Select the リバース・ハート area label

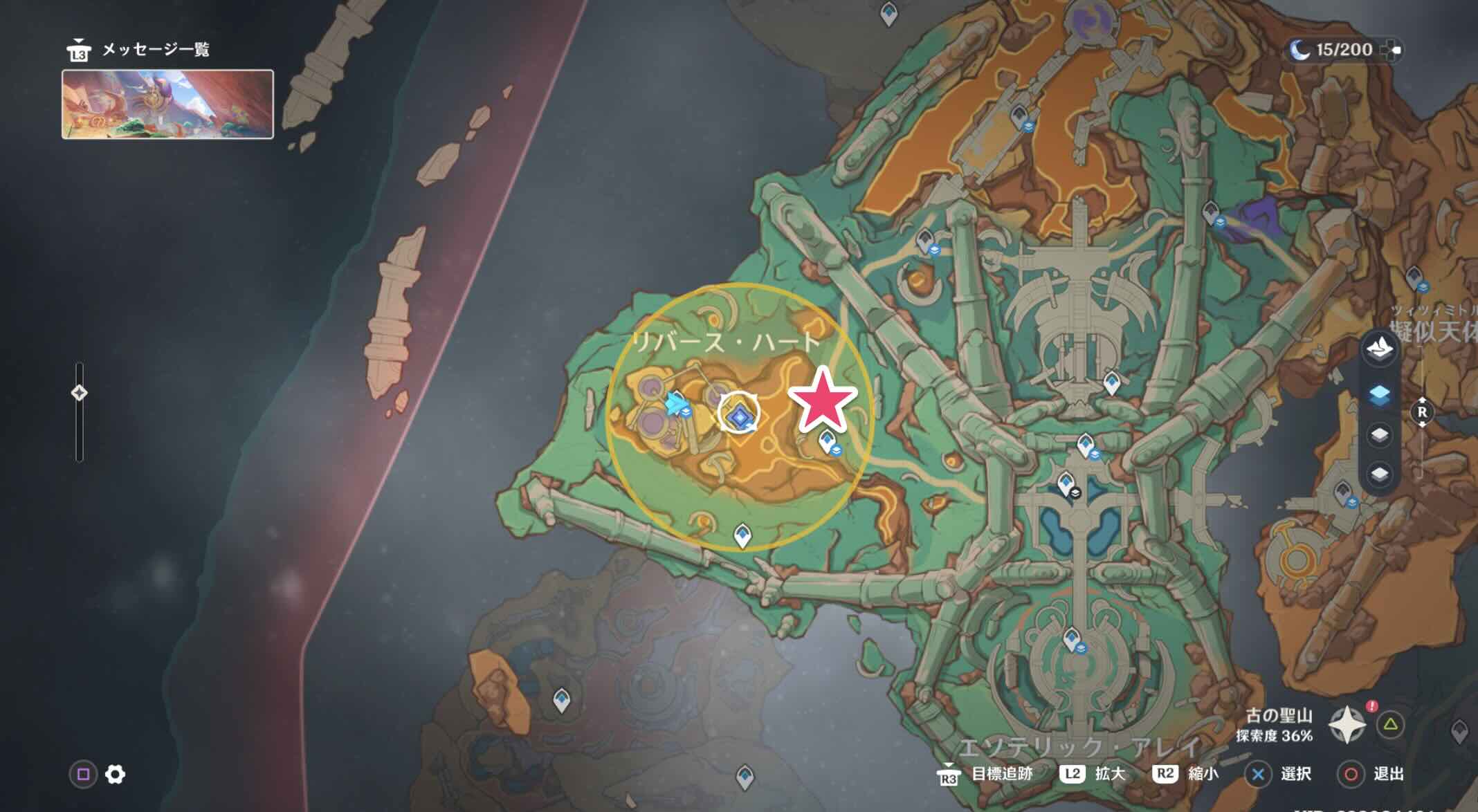coord(726,342)
